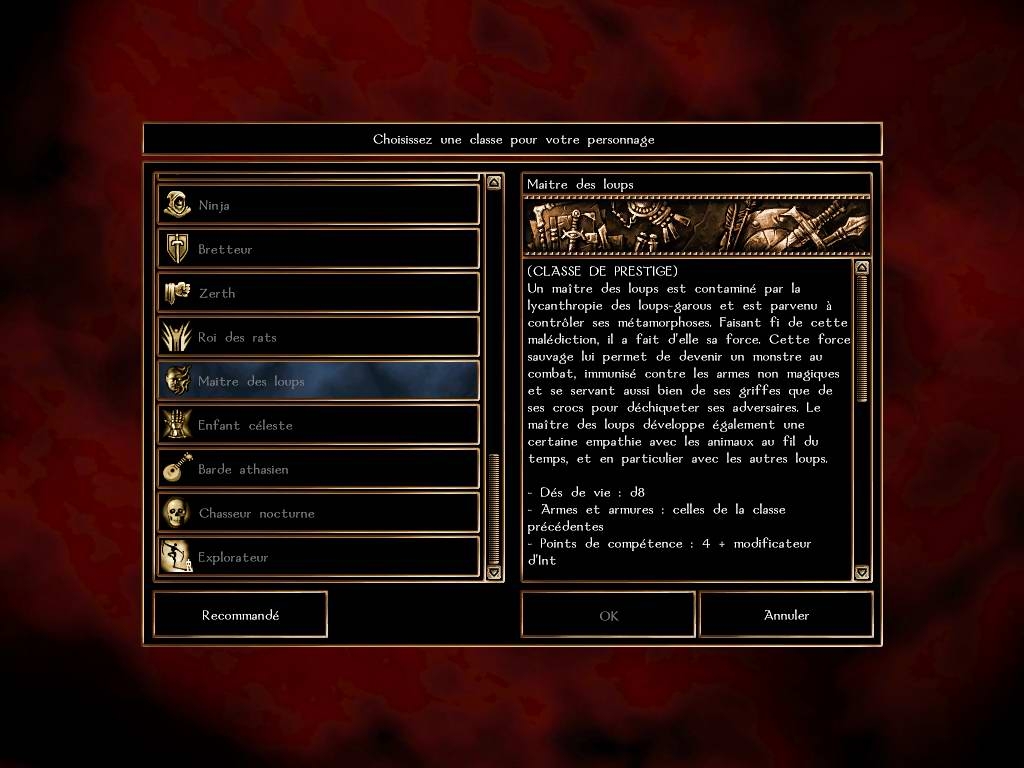Select Roi des rats class

tap(318, 337)
